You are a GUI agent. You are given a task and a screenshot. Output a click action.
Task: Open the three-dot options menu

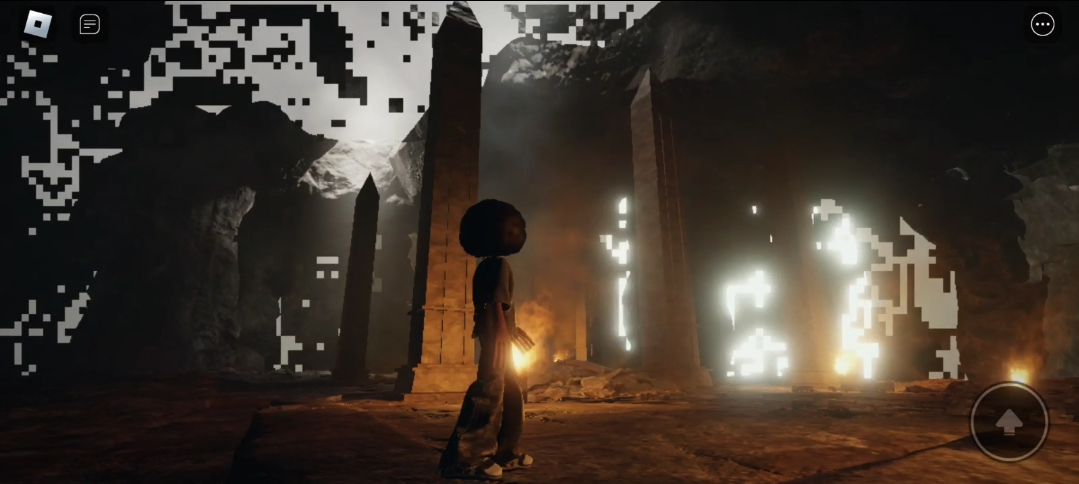pyautogui.click(x=1042, y=24)
